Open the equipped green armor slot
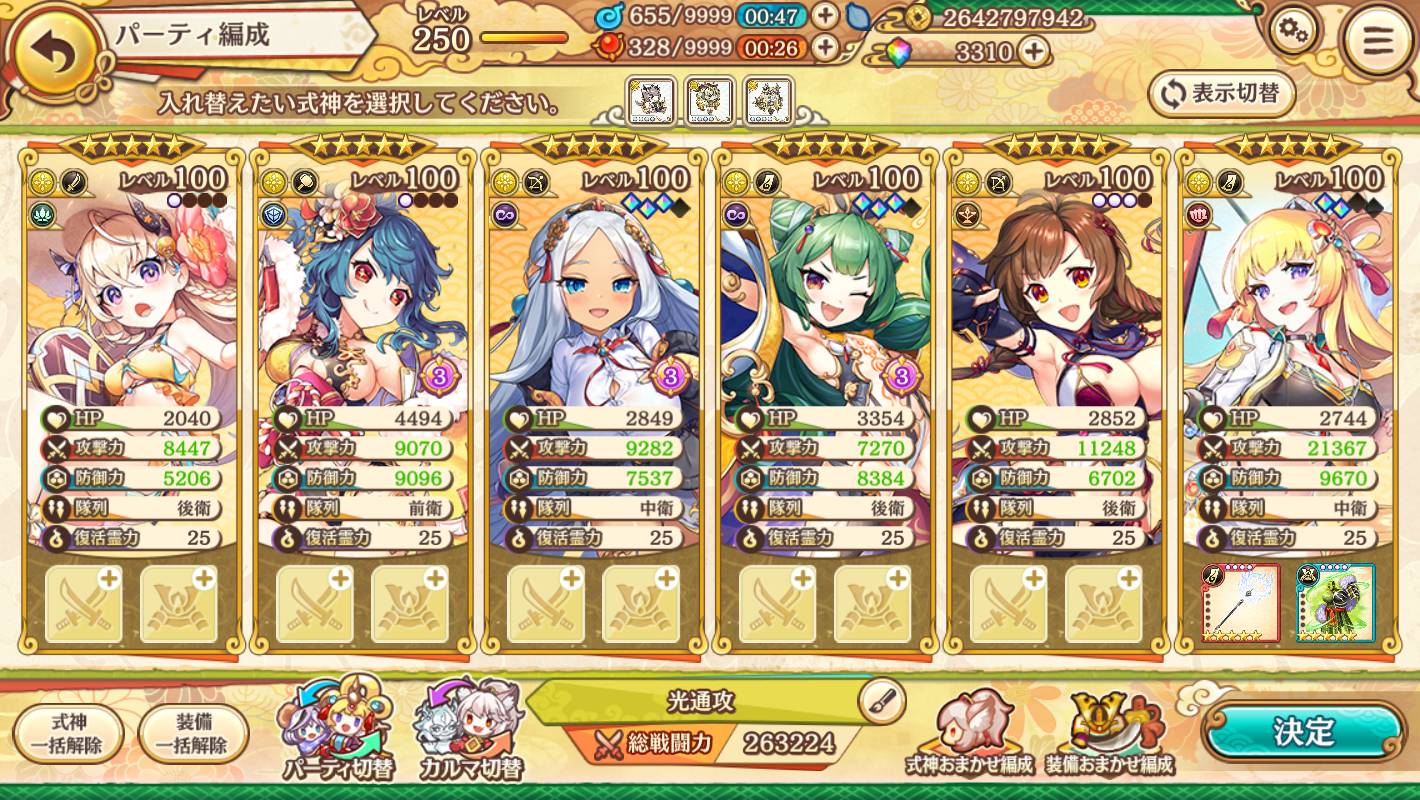The image size is (1420, 800). (1335, 603)
